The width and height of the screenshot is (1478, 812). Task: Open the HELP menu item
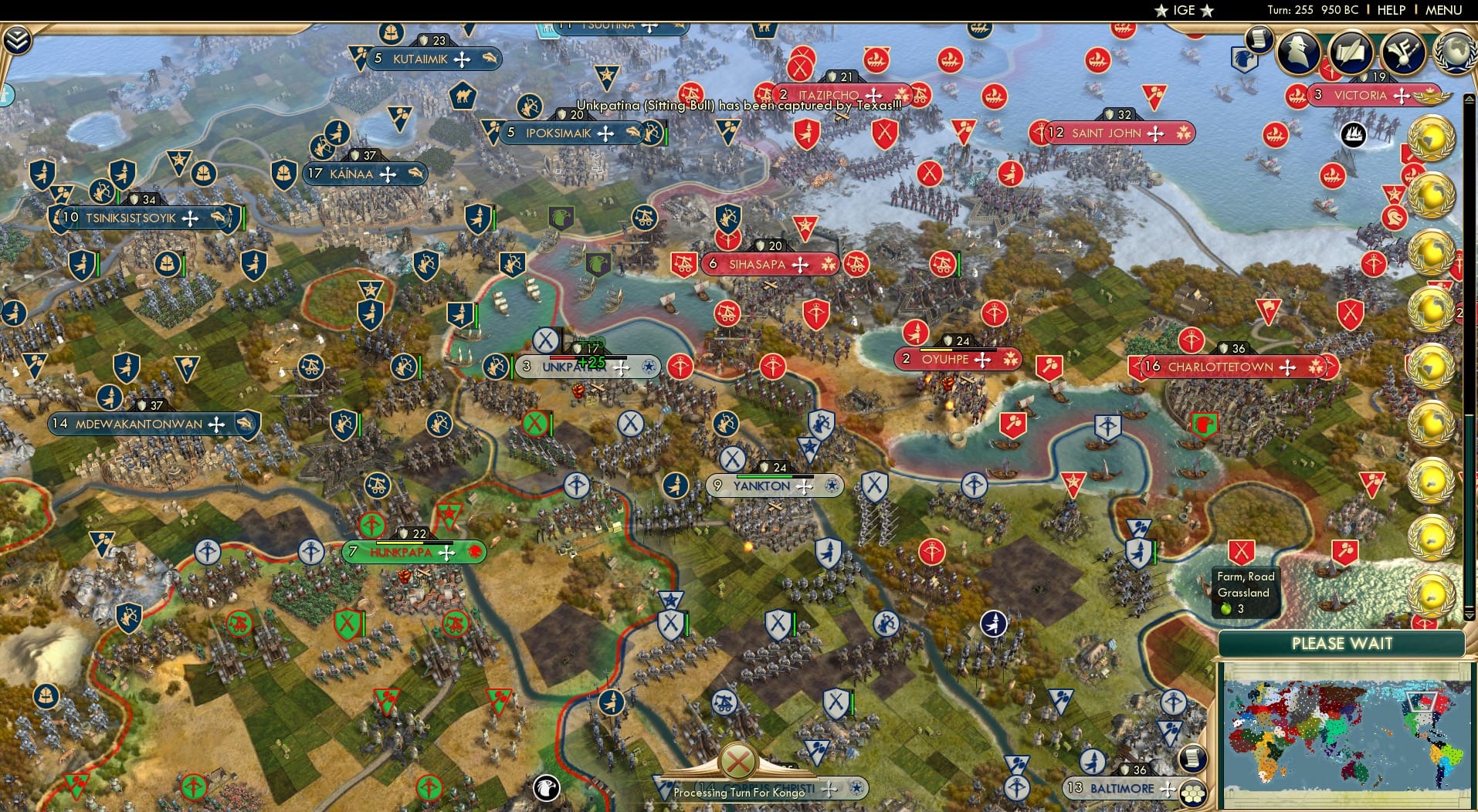1391,10
